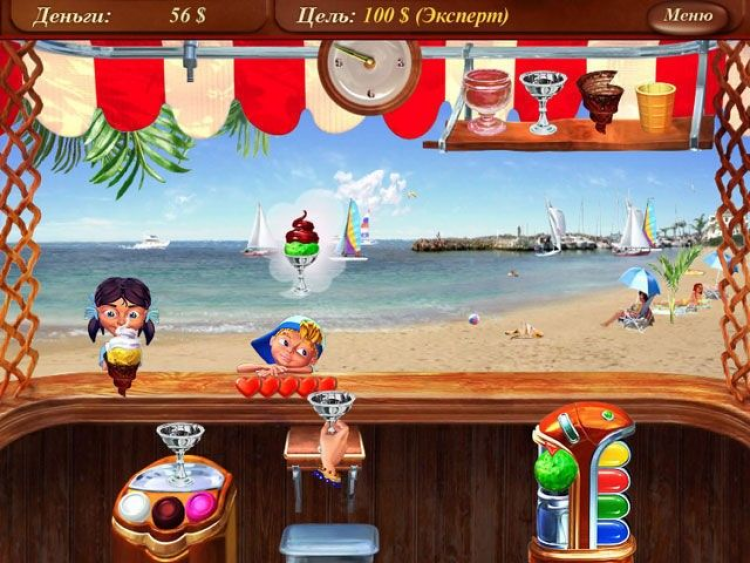
Task: Scoop the chocolate ice cream
Action: pyautogui.click(x=168, y=511)
